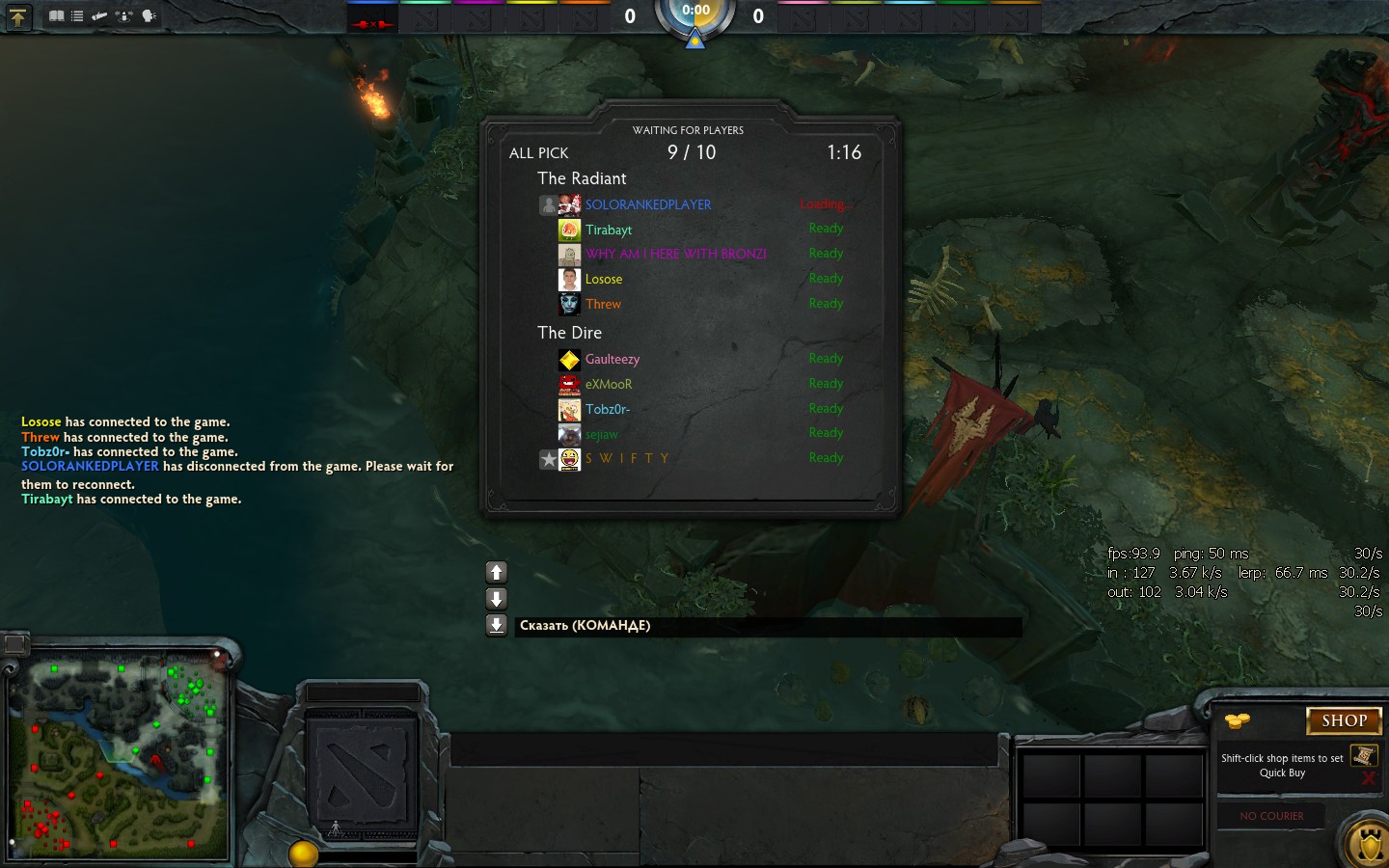Viewport: 1389px width, 868px height.
Task: Click the S W I F T Y player row
Action: pyautogui.click(x=627, y=458)
